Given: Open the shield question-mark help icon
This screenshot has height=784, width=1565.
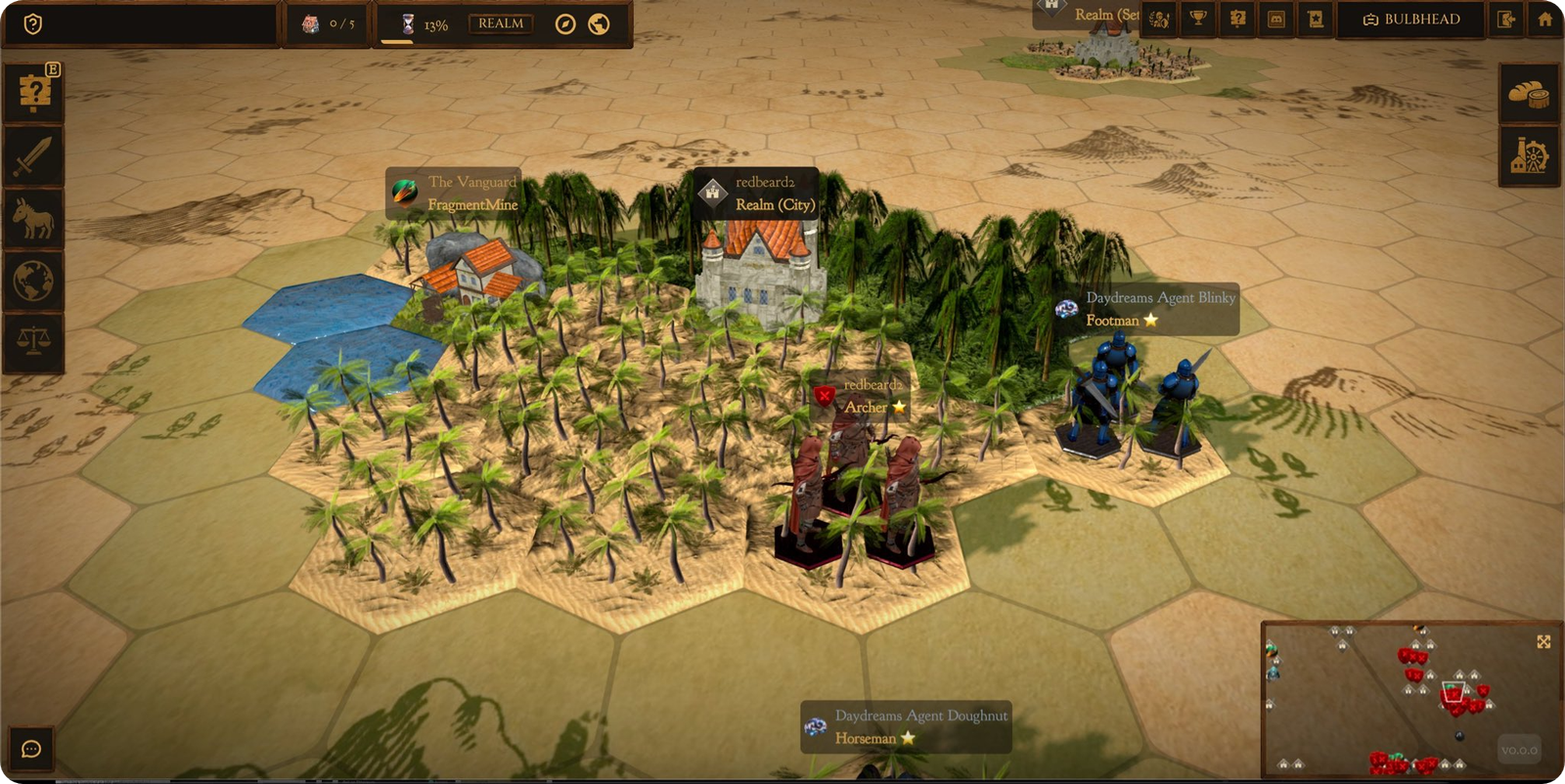Looking at the screenshot, I should (32, 23).
